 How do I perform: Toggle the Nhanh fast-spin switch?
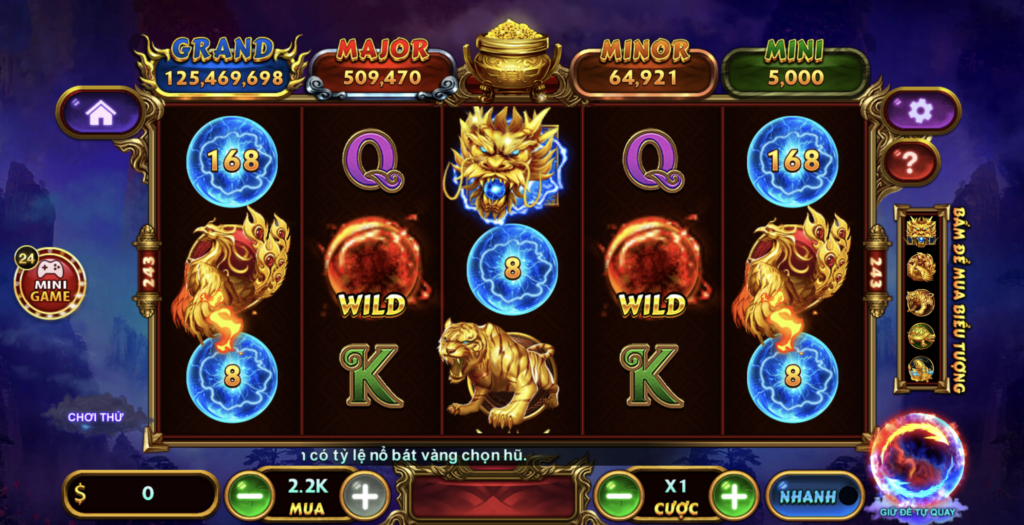814,495
